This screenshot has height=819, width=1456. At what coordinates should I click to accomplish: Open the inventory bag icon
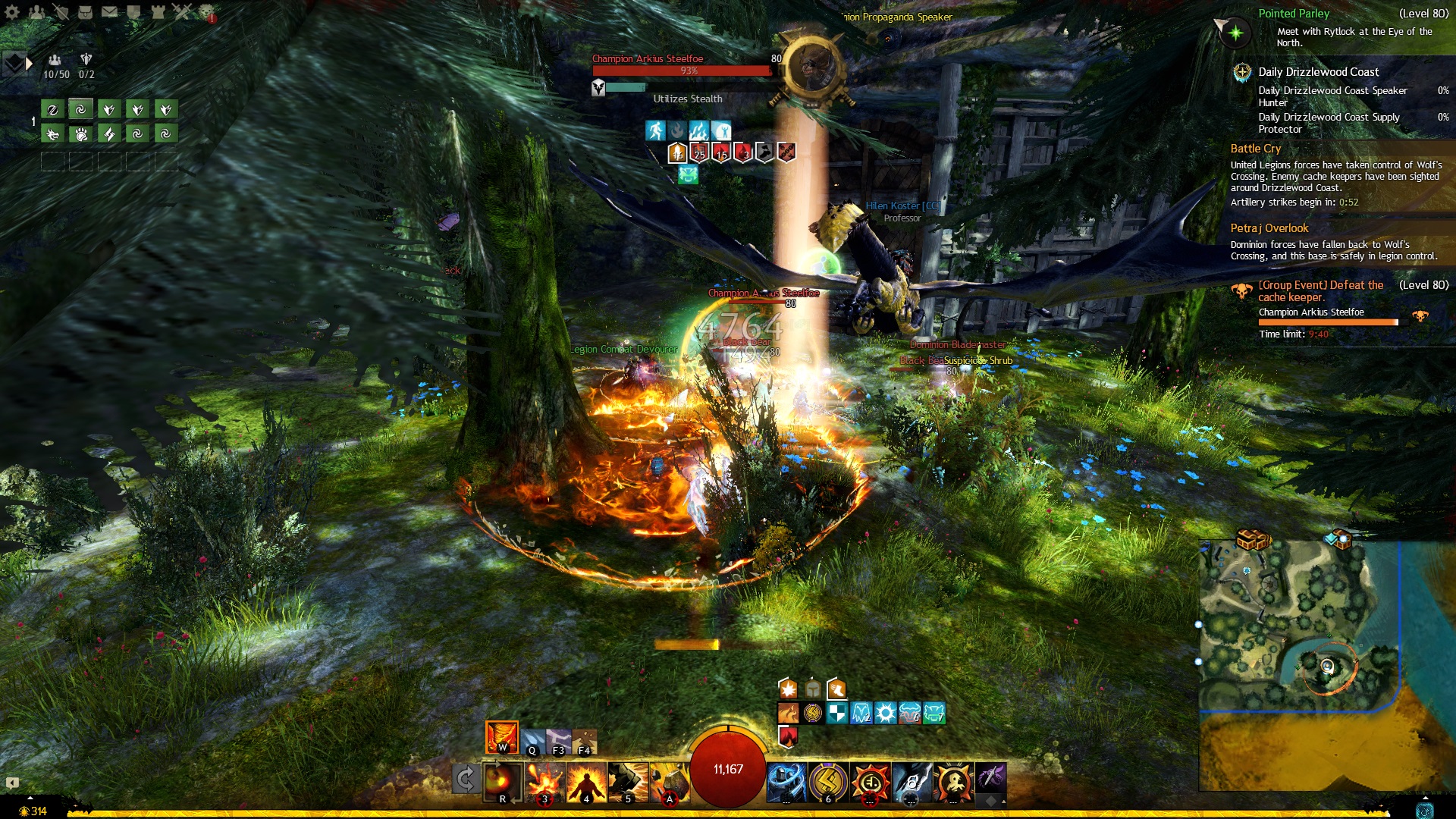[85, 11]
